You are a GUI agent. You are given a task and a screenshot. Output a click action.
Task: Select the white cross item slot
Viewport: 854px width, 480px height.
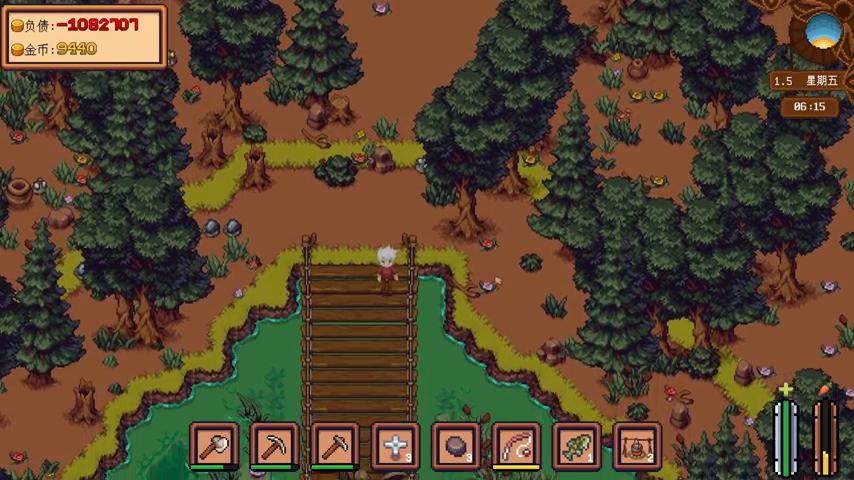[x=395, y=444]
